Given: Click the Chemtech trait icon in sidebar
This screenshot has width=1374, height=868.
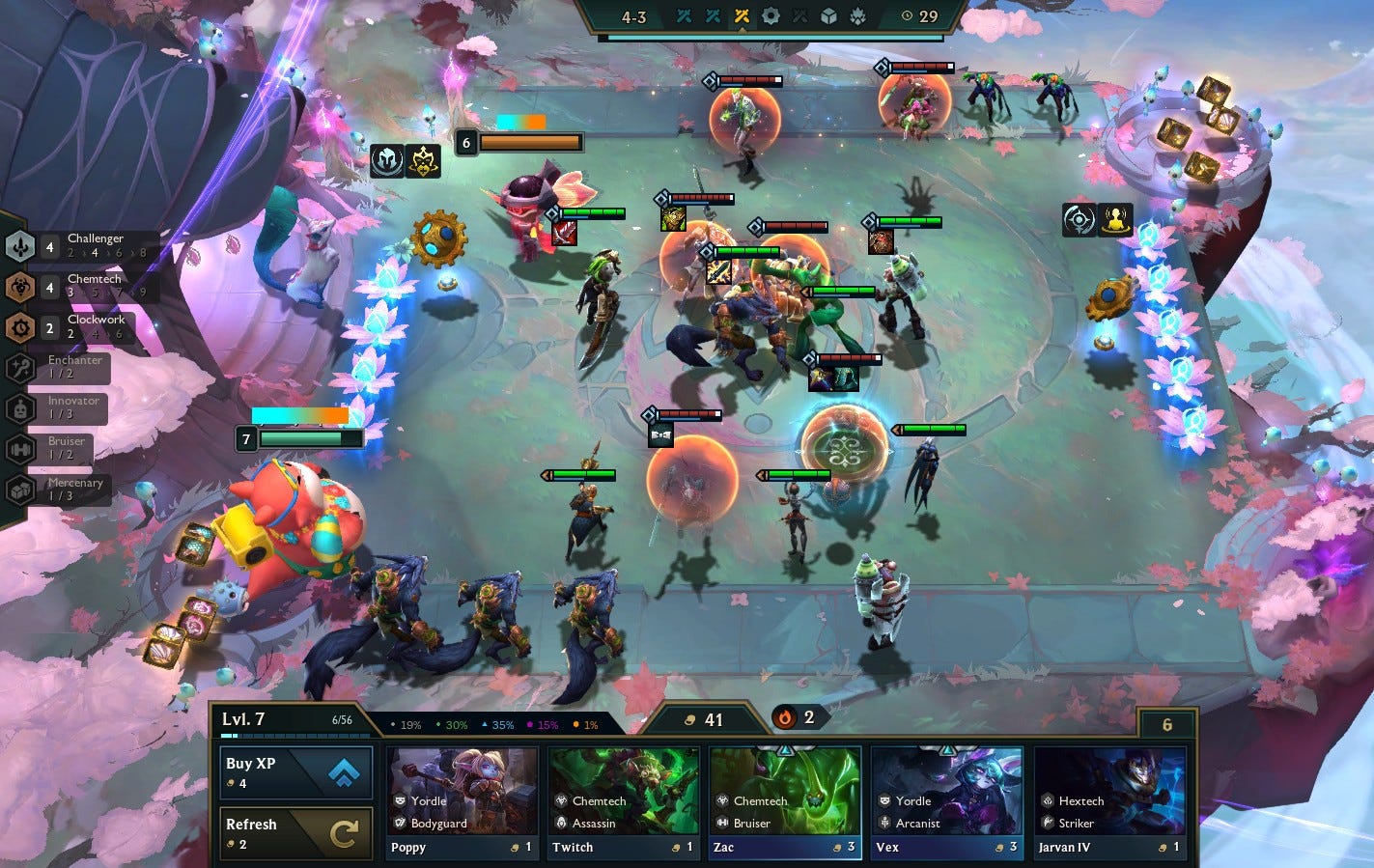Looking at the screenshot, I should [19, 287].
